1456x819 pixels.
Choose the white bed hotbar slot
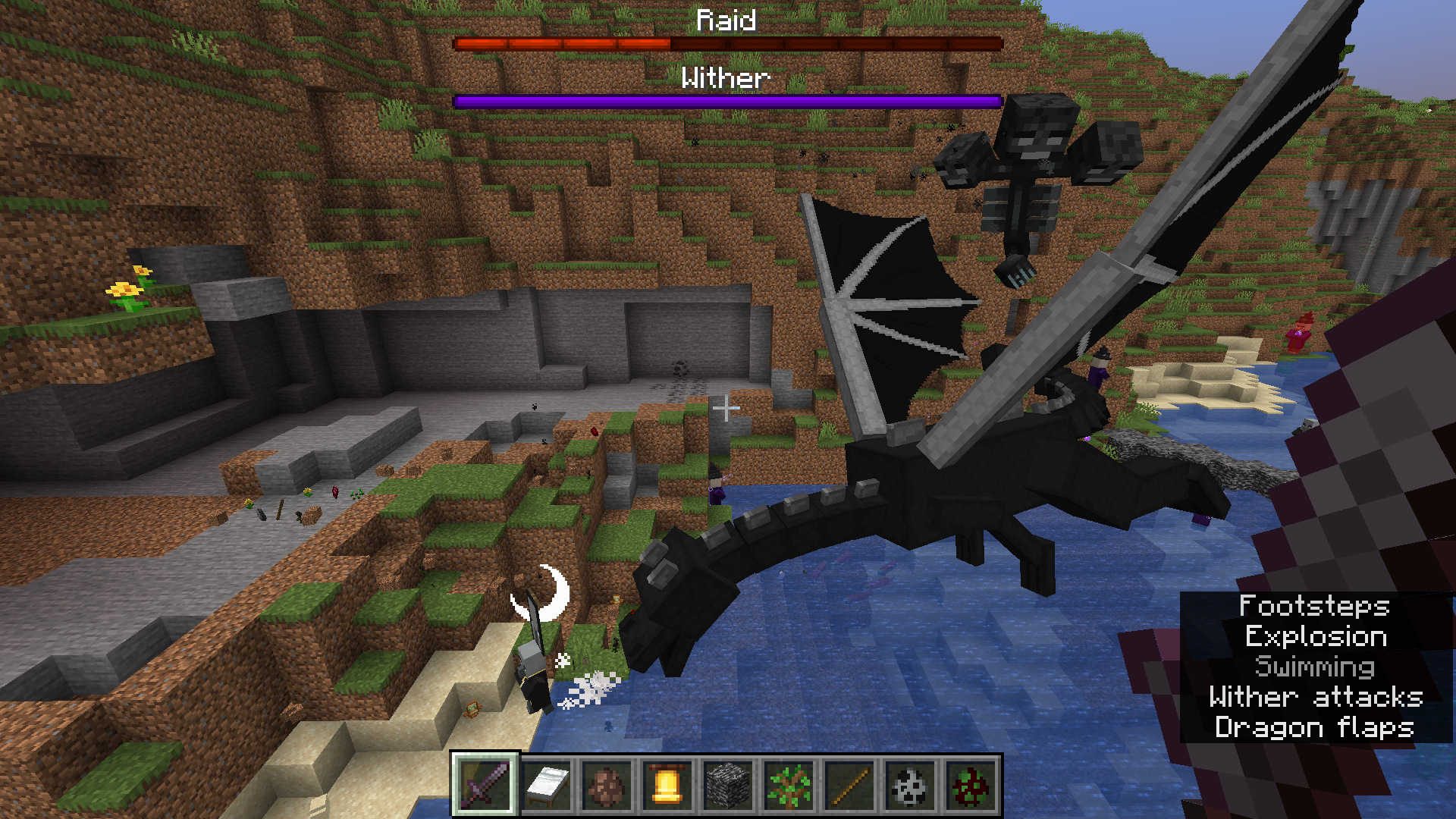[x=546, y=785]
